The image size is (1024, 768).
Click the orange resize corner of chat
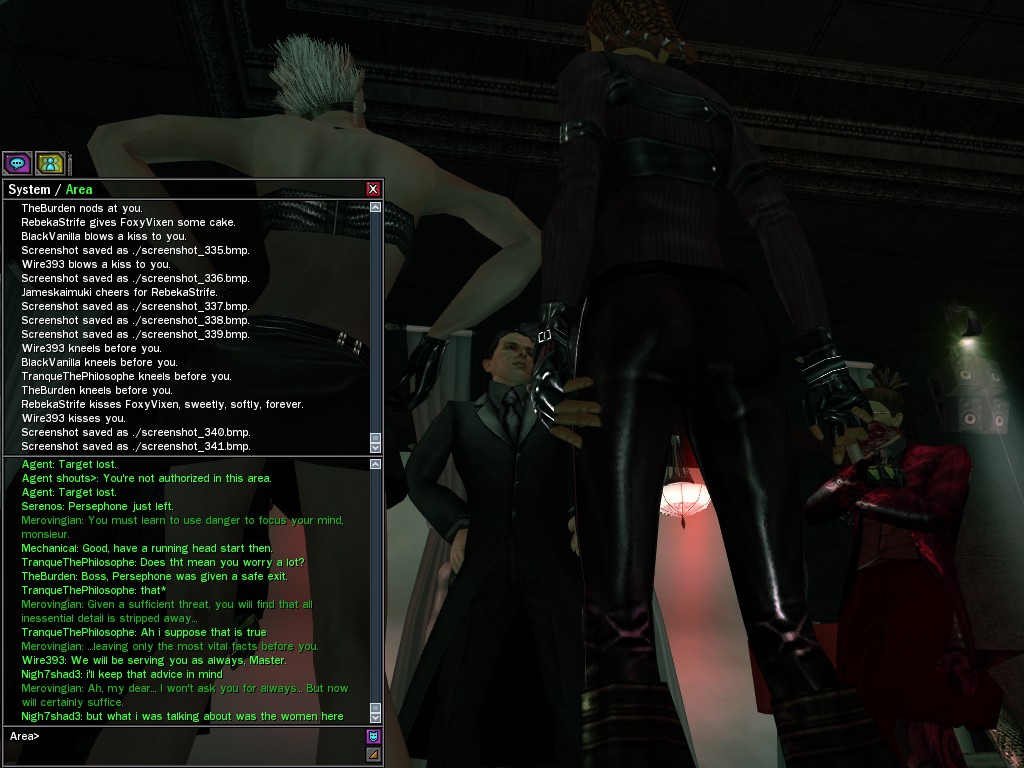[x=373, y=754]
